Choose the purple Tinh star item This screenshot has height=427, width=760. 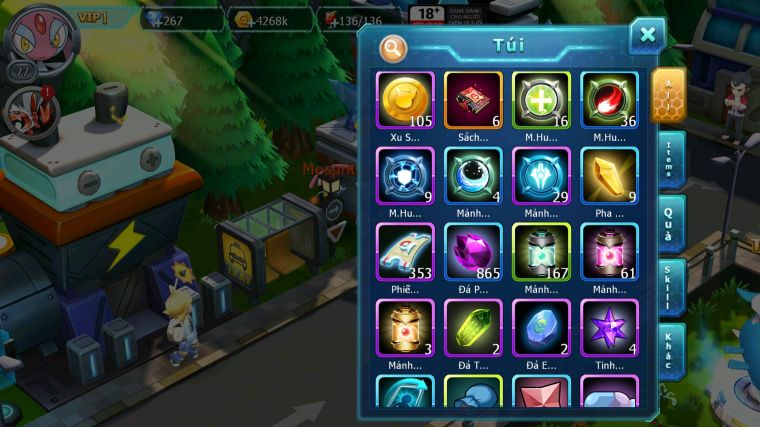click(x=609, y=327)
